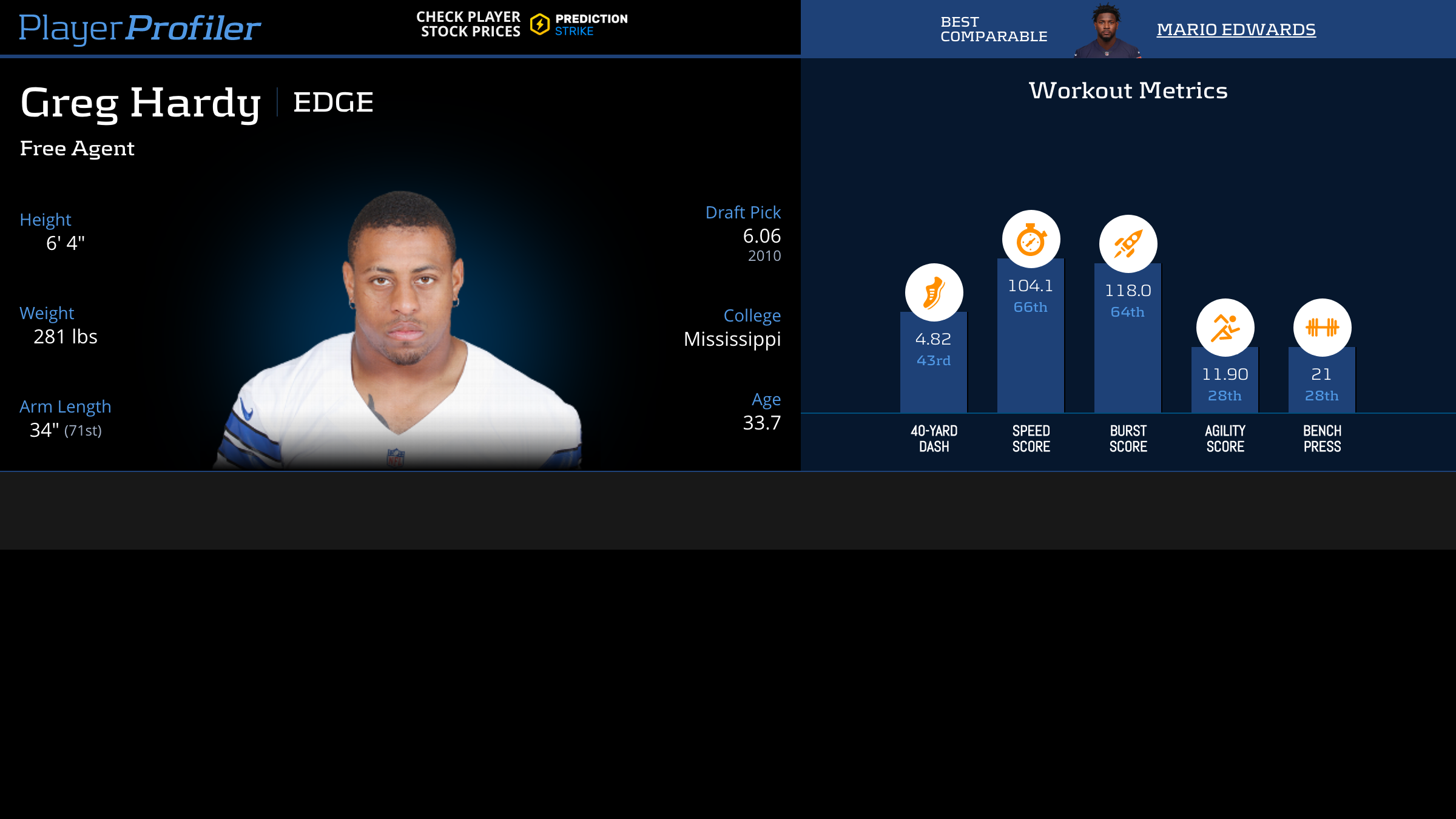Screen dimensions: 1456x819
Task: Select the Agility Score runner icon
Action: [x=1225, y=328]
